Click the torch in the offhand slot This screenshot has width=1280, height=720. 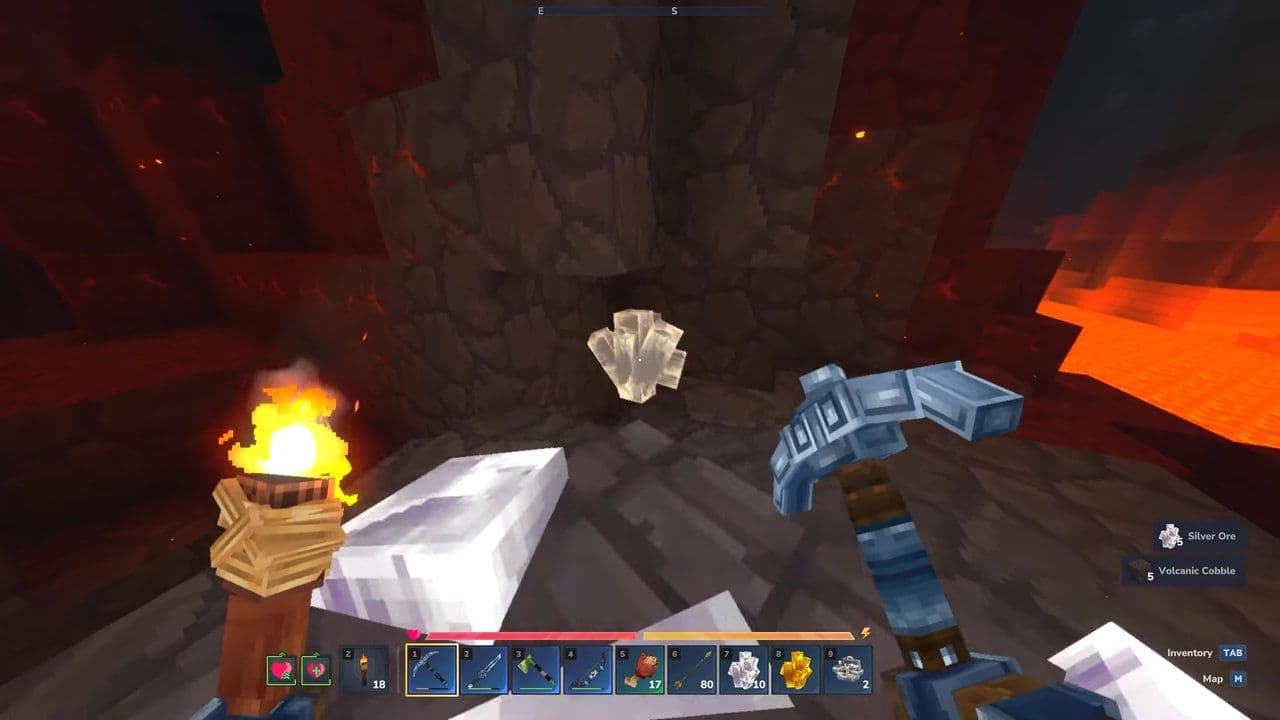tap(362, 670)
